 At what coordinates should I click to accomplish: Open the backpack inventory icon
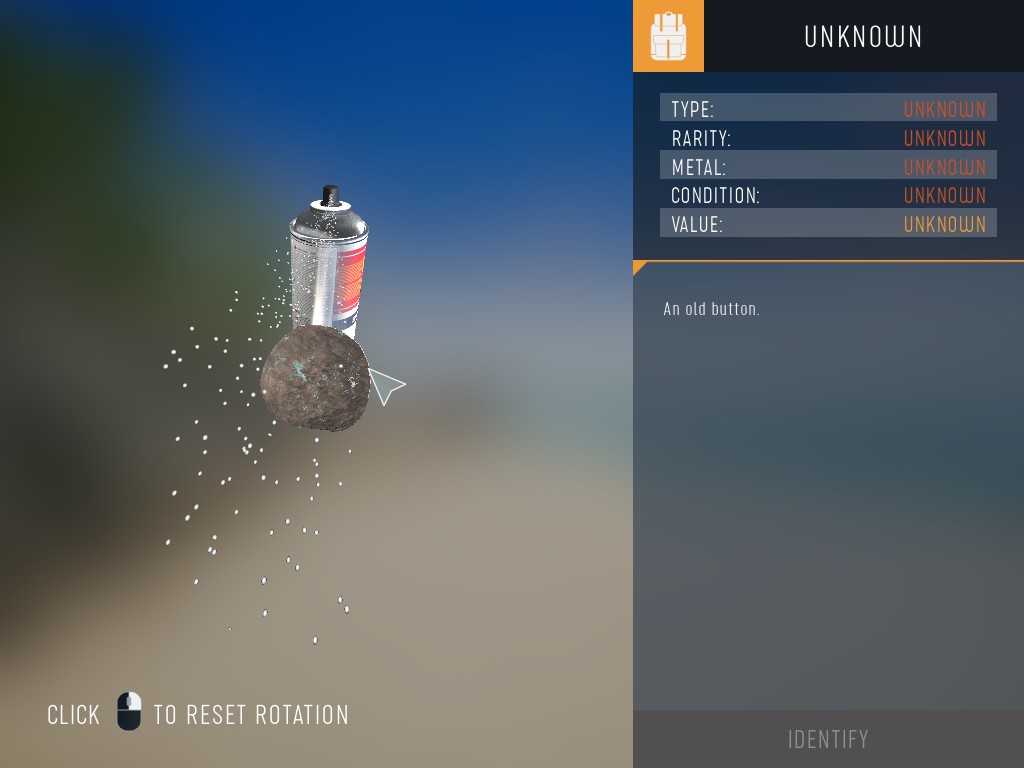coord(668,36)
